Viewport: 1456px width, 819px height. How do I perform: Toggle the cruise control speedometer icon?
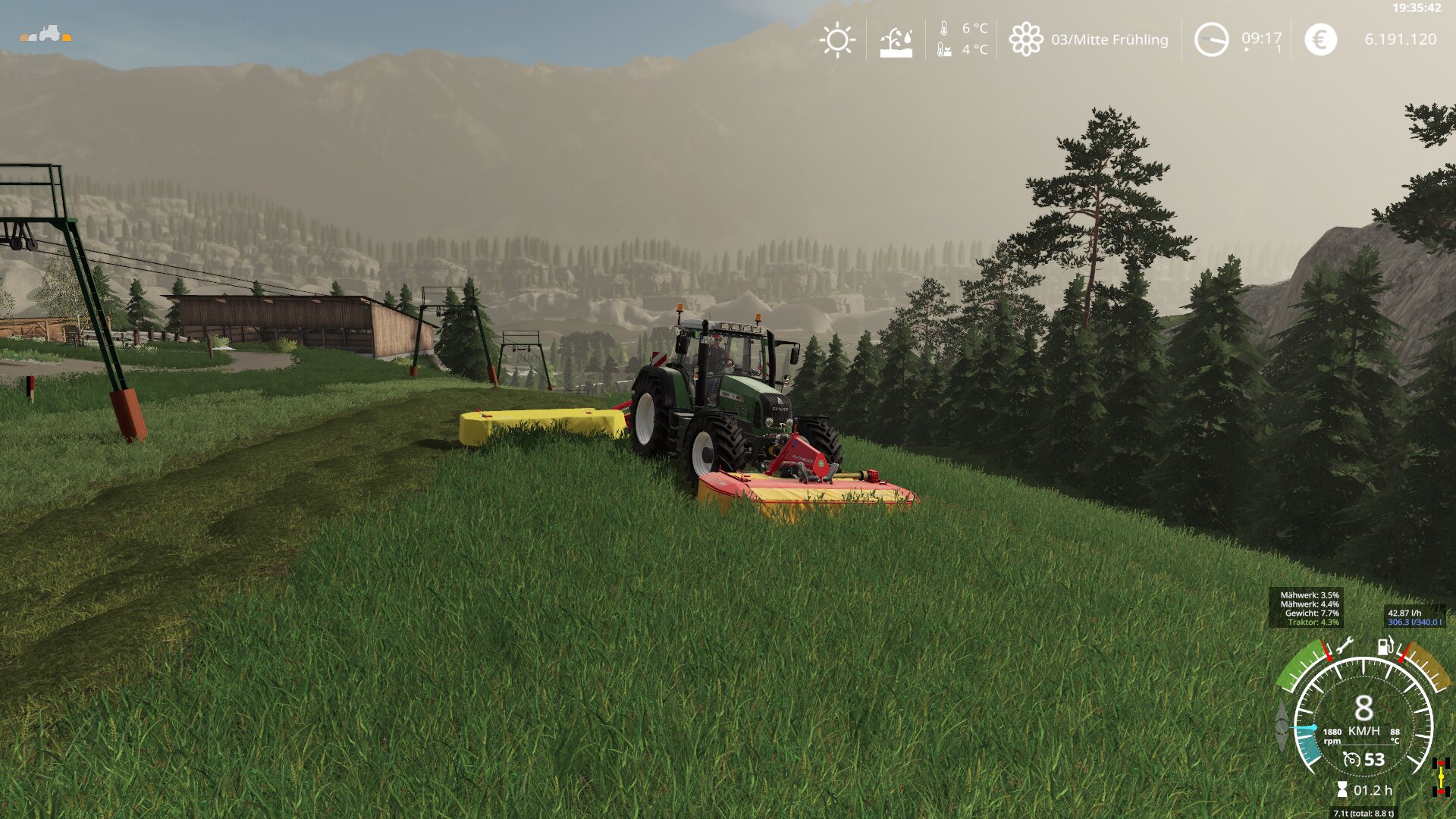point(1351,759)
